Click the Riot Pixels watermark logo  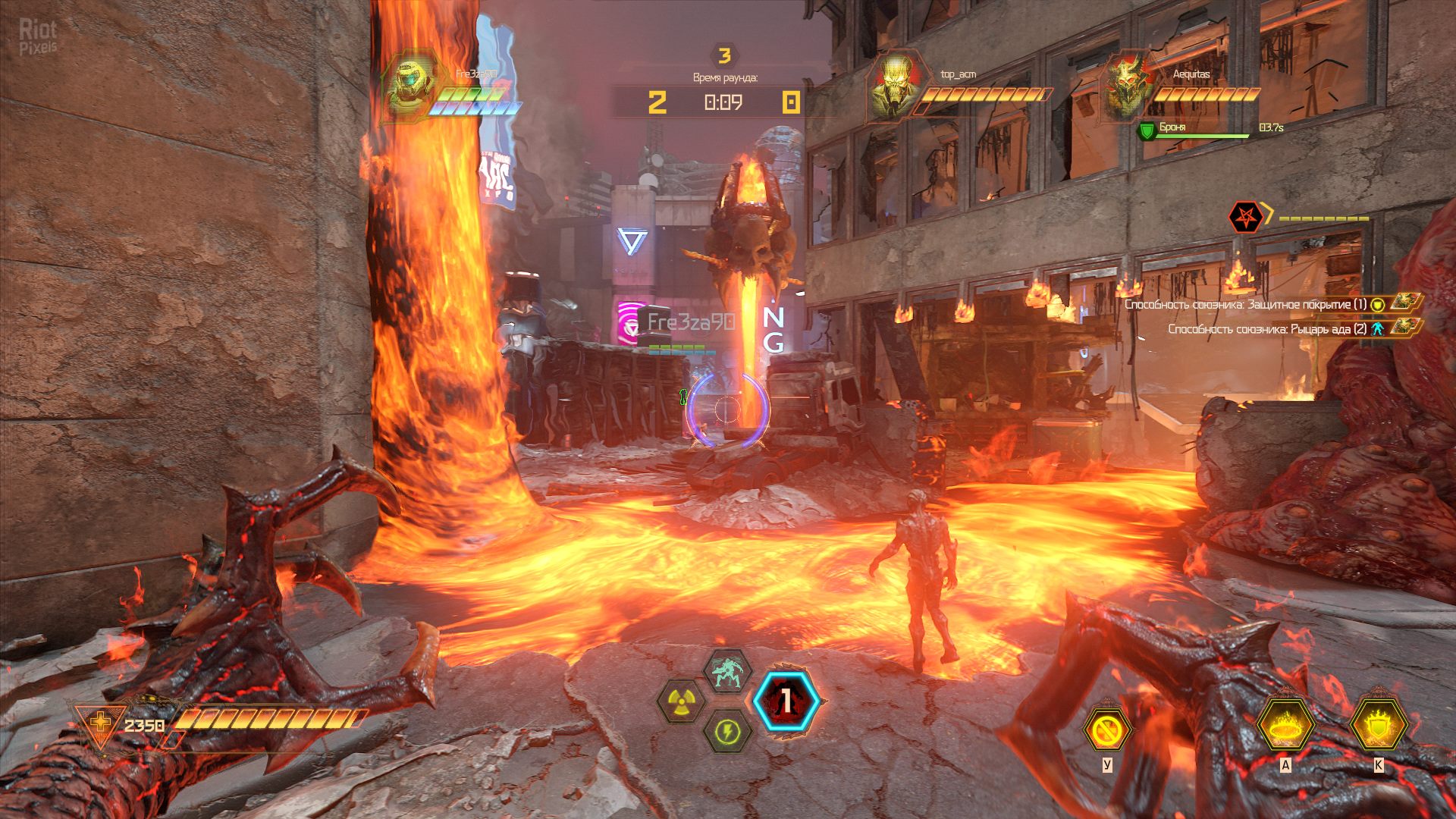point(38,36)
